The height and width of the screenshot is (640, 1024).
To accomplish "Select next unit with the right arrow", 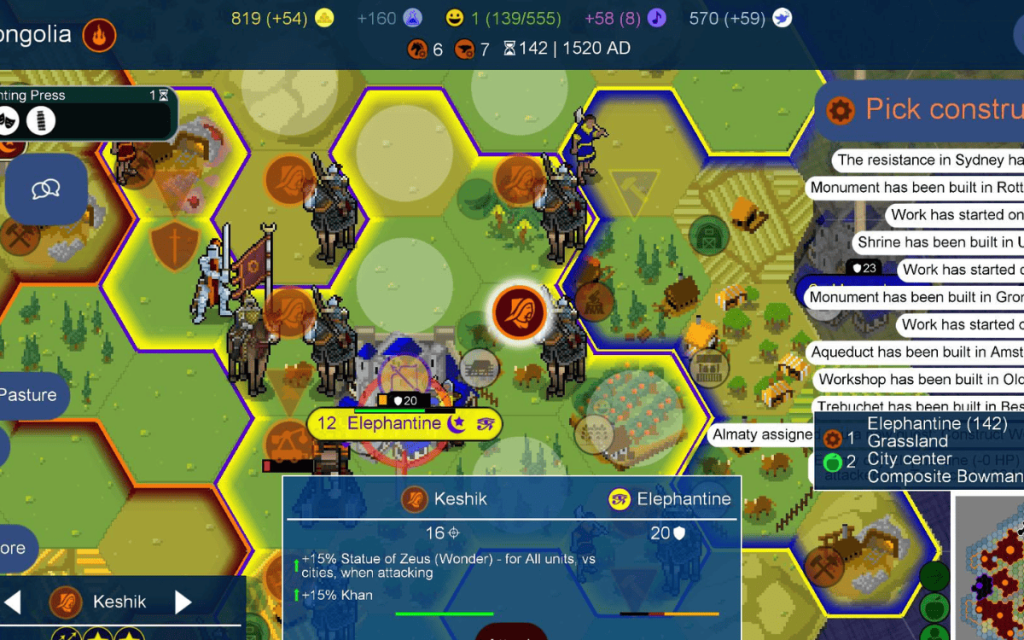I will tap(183, 602).
